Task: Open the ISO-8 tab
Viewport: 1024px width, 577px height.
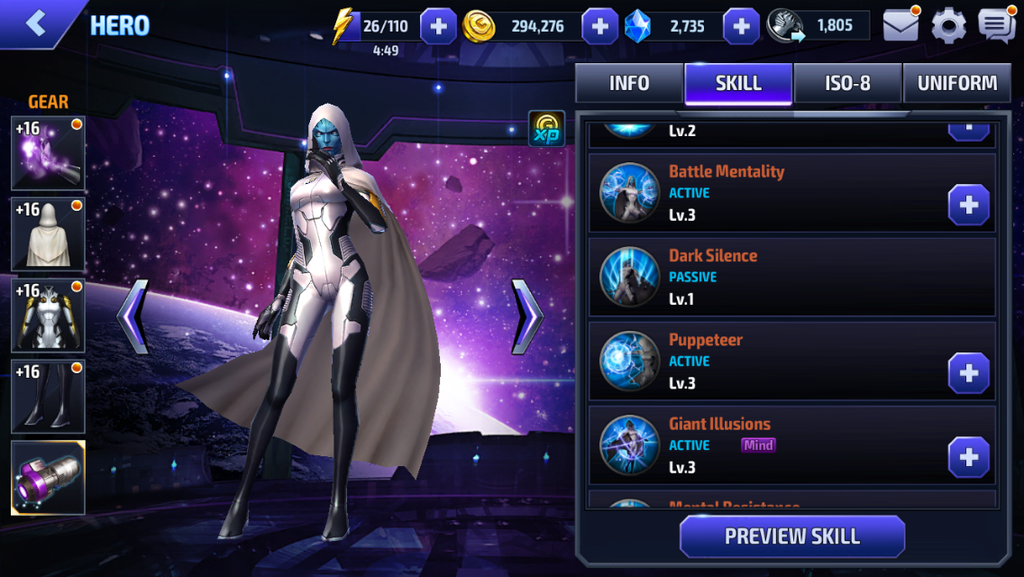Action: [848, 84]
